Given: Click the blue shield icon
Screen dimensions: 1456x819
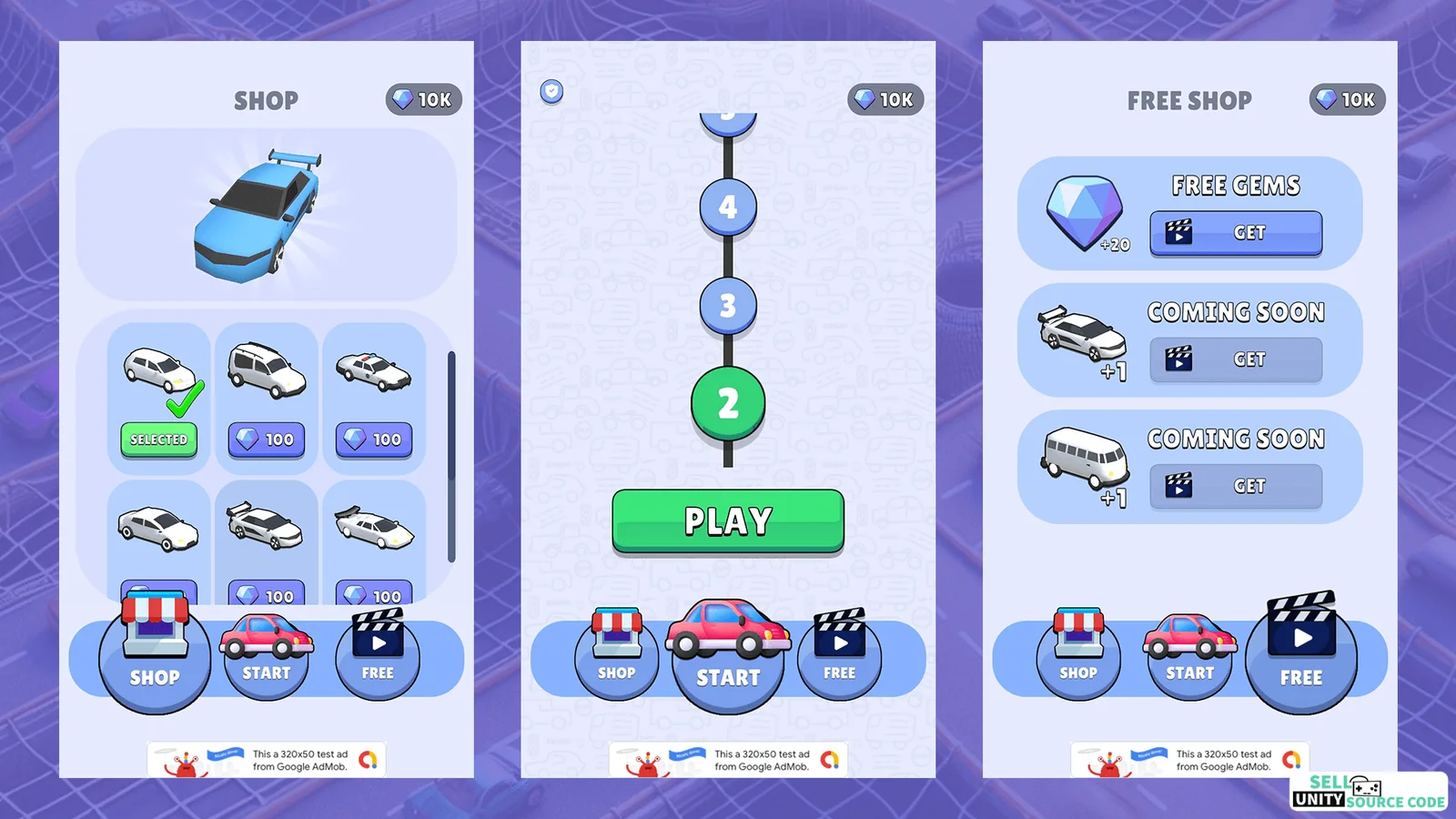Looking at the screenshot, I should pyautogui.click(x=551, y=91).
